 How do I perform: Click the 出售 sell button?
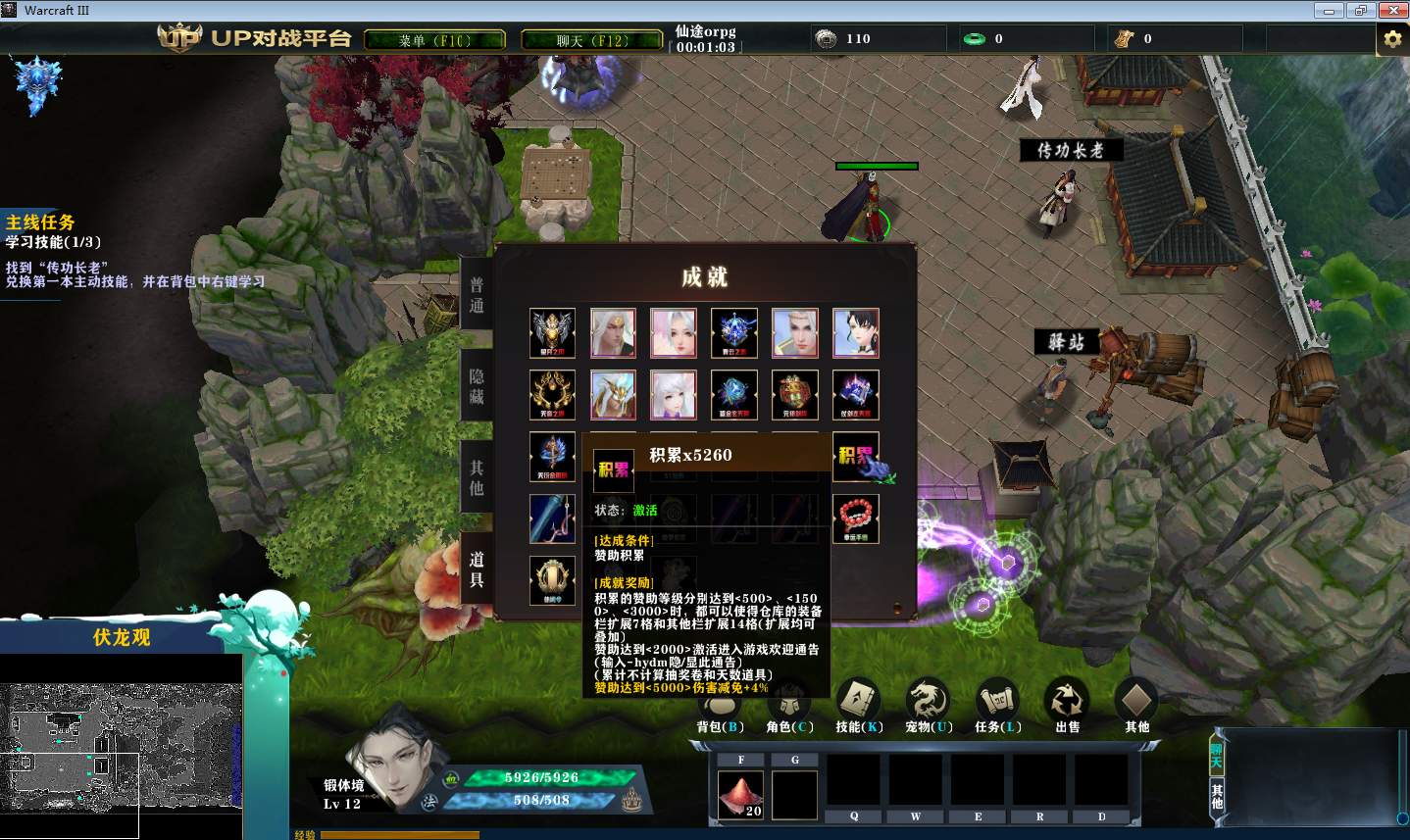(x=1067, y=706)
